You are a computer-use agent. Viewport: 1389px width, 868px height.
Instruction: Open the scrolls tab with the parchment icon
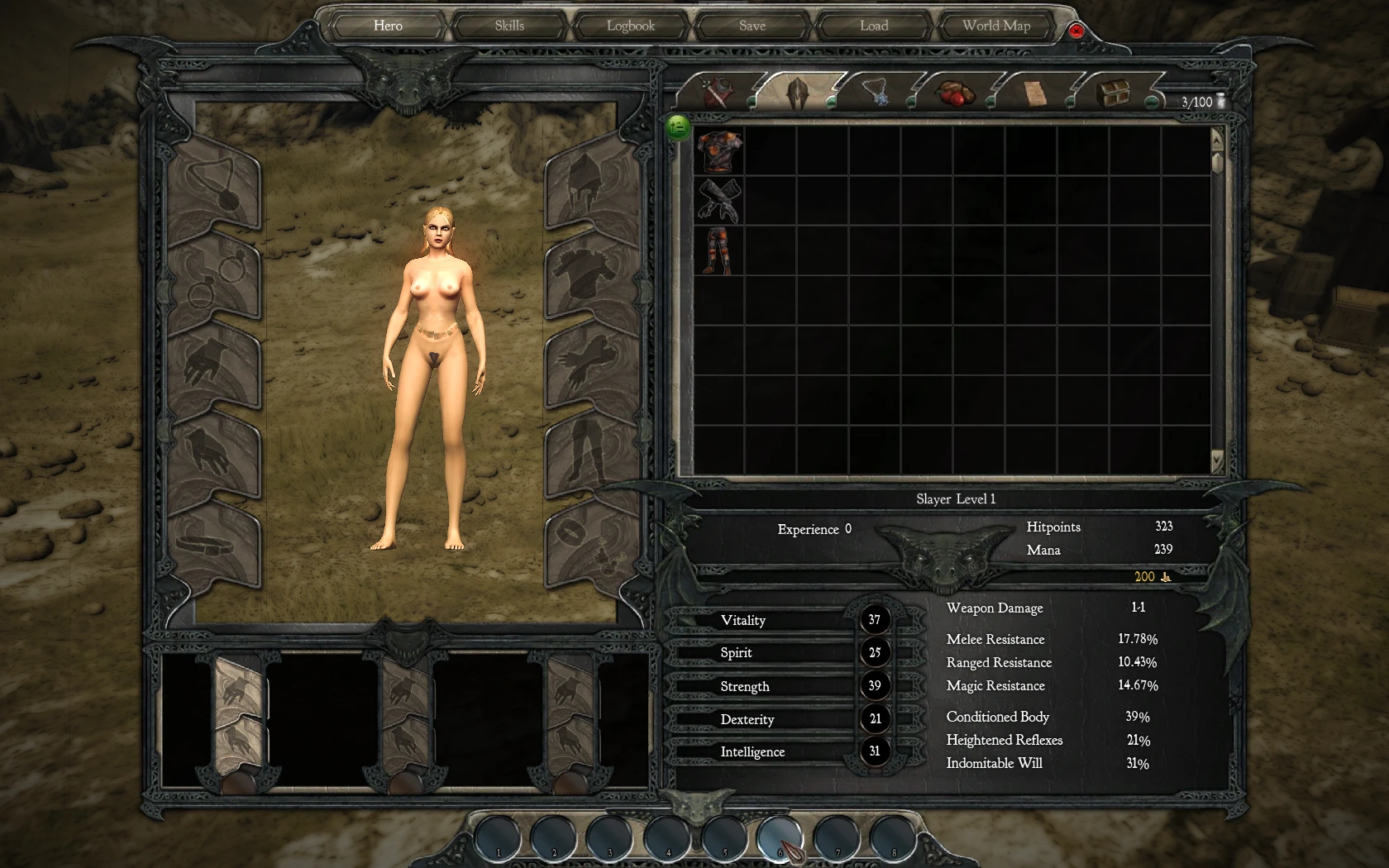point(1033,93)
